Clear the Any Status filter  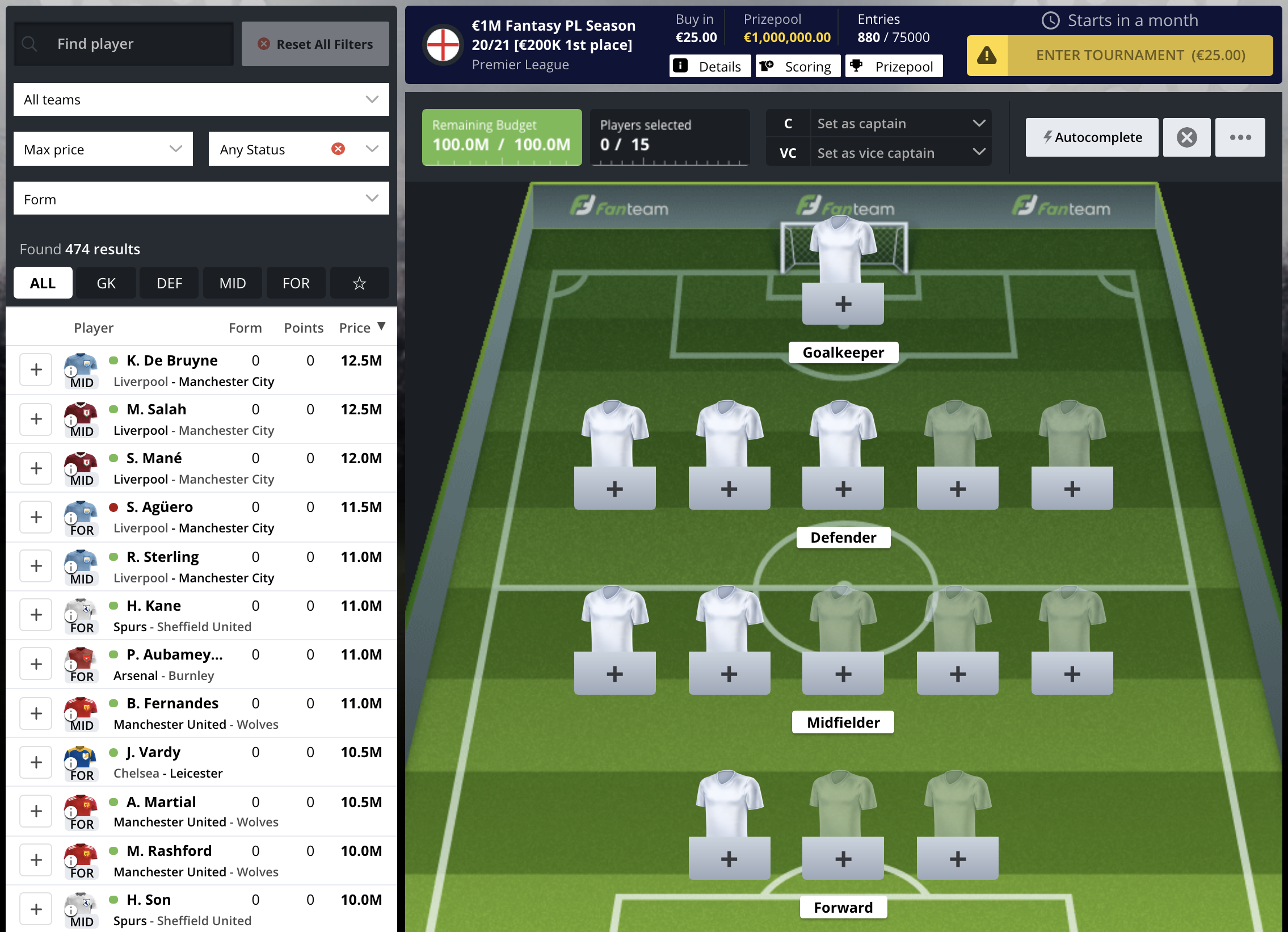(338, 149)
